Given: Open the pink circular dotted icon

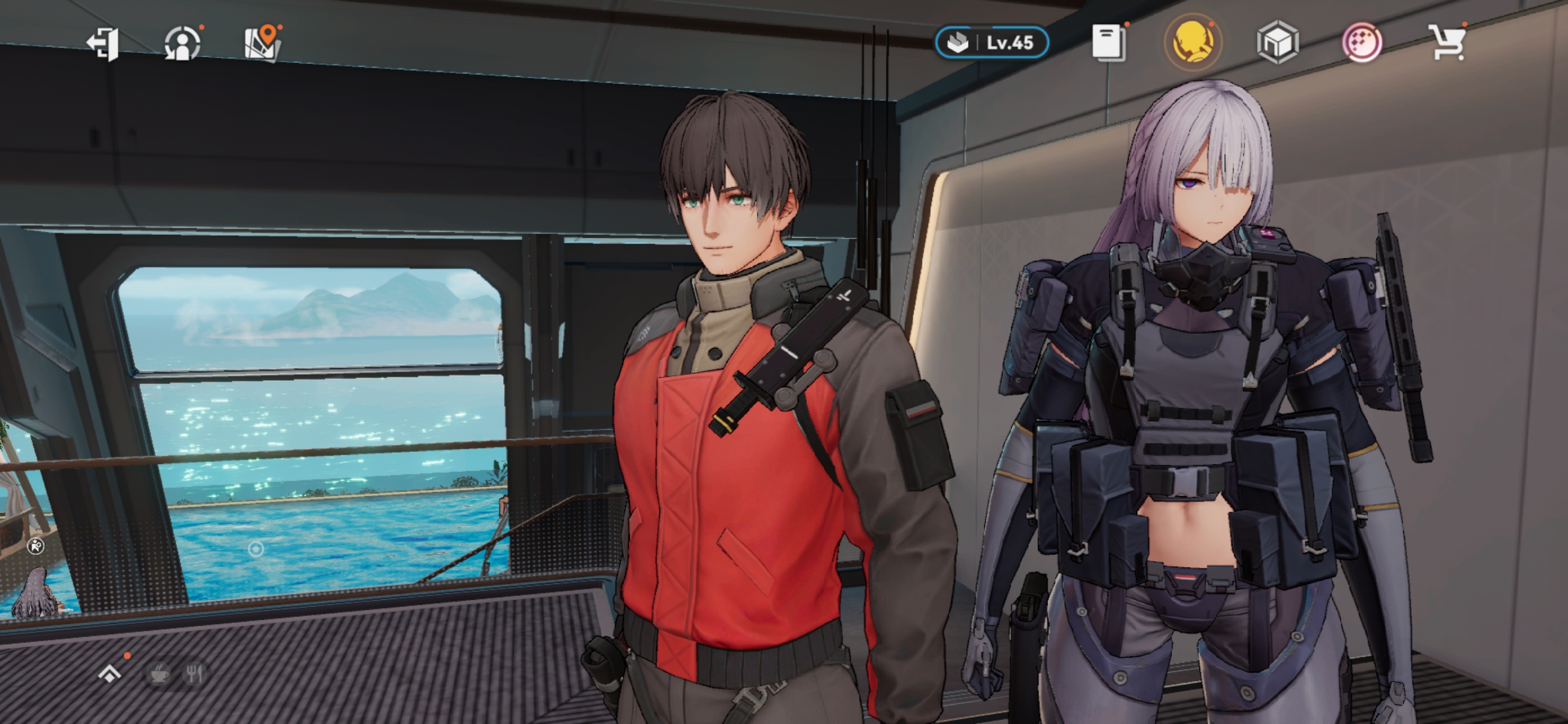Looking at the screenshot, I should 1362,43.
